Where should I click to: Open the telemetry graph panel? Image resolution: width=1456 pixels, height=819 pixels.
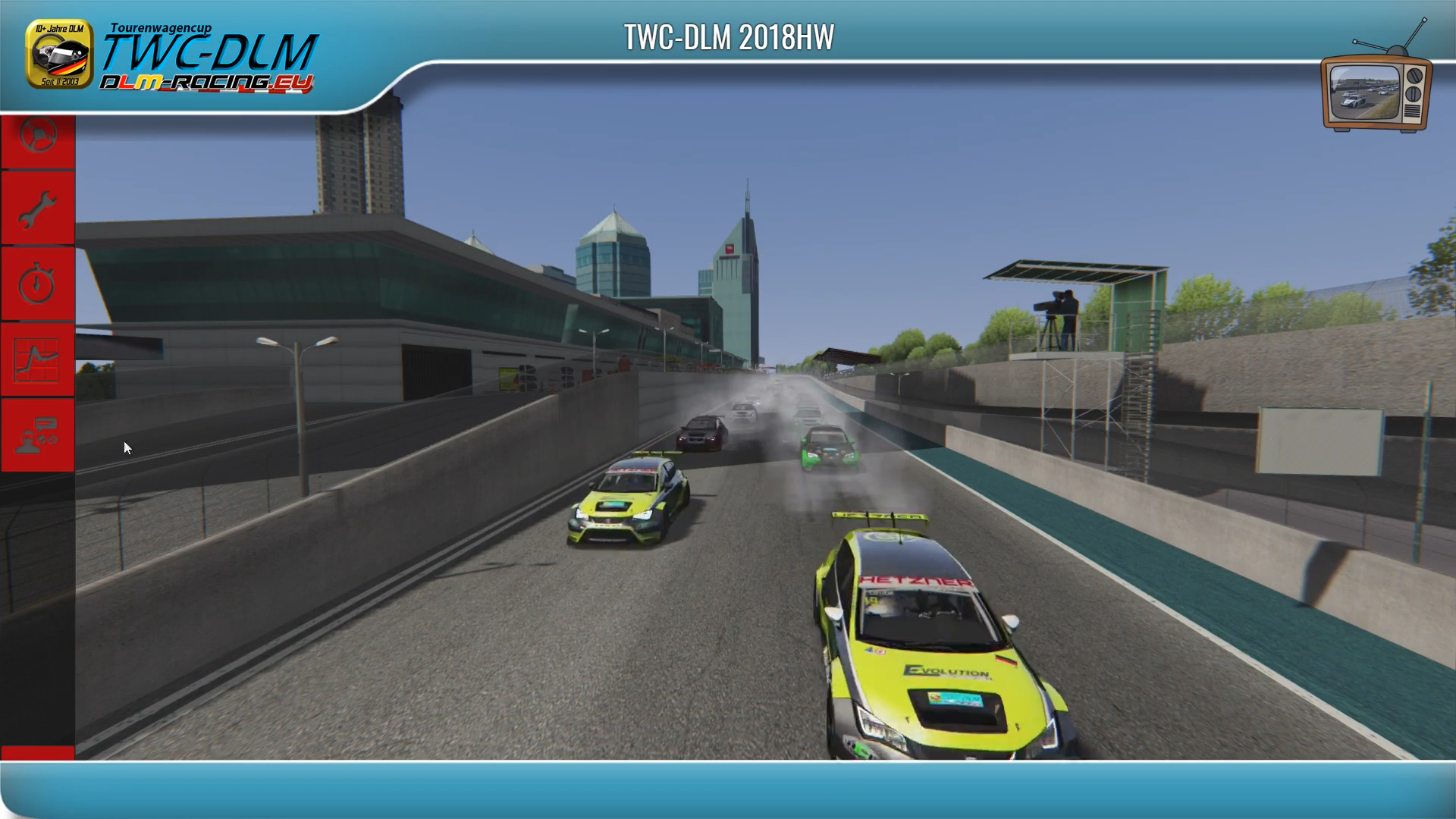(x=38, y=359)
